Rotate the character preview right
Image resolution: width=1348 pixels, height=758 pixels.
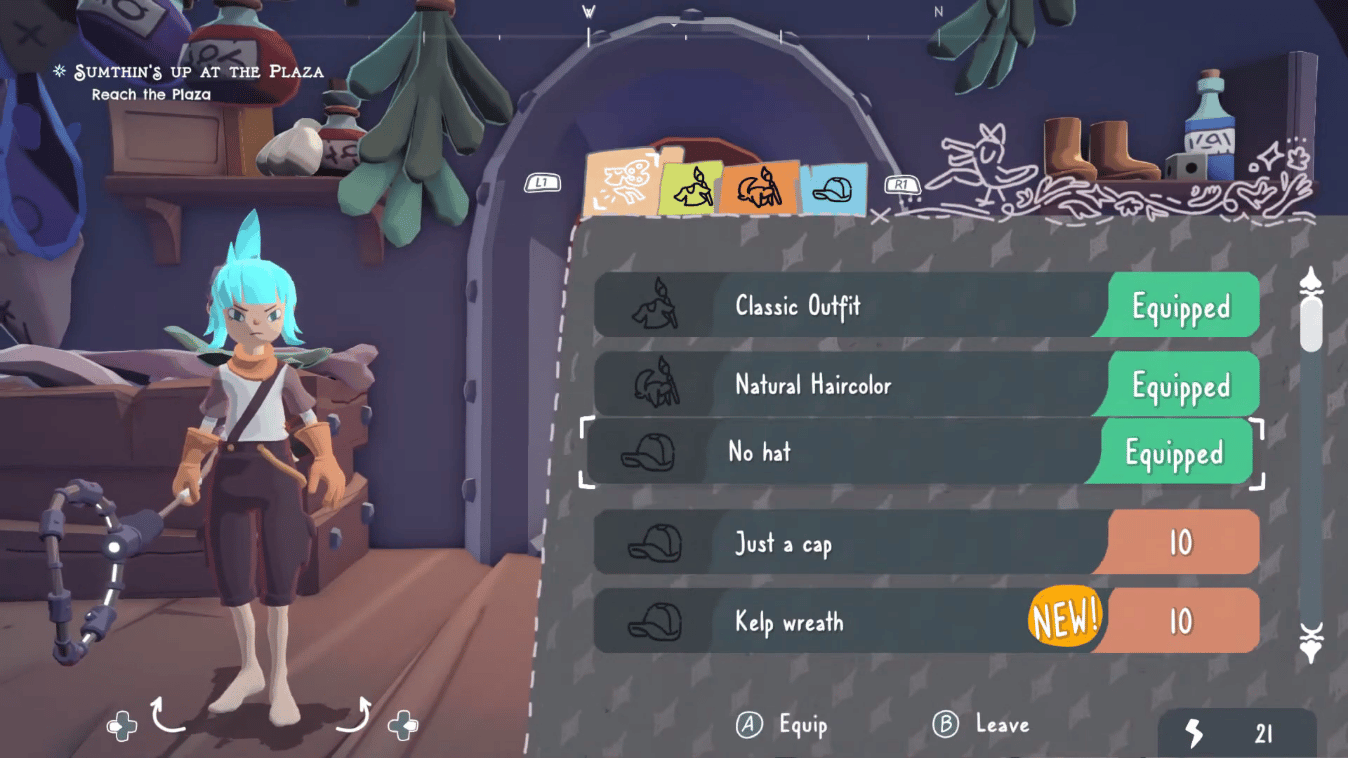pyautogui.click(x=354, y=715)
